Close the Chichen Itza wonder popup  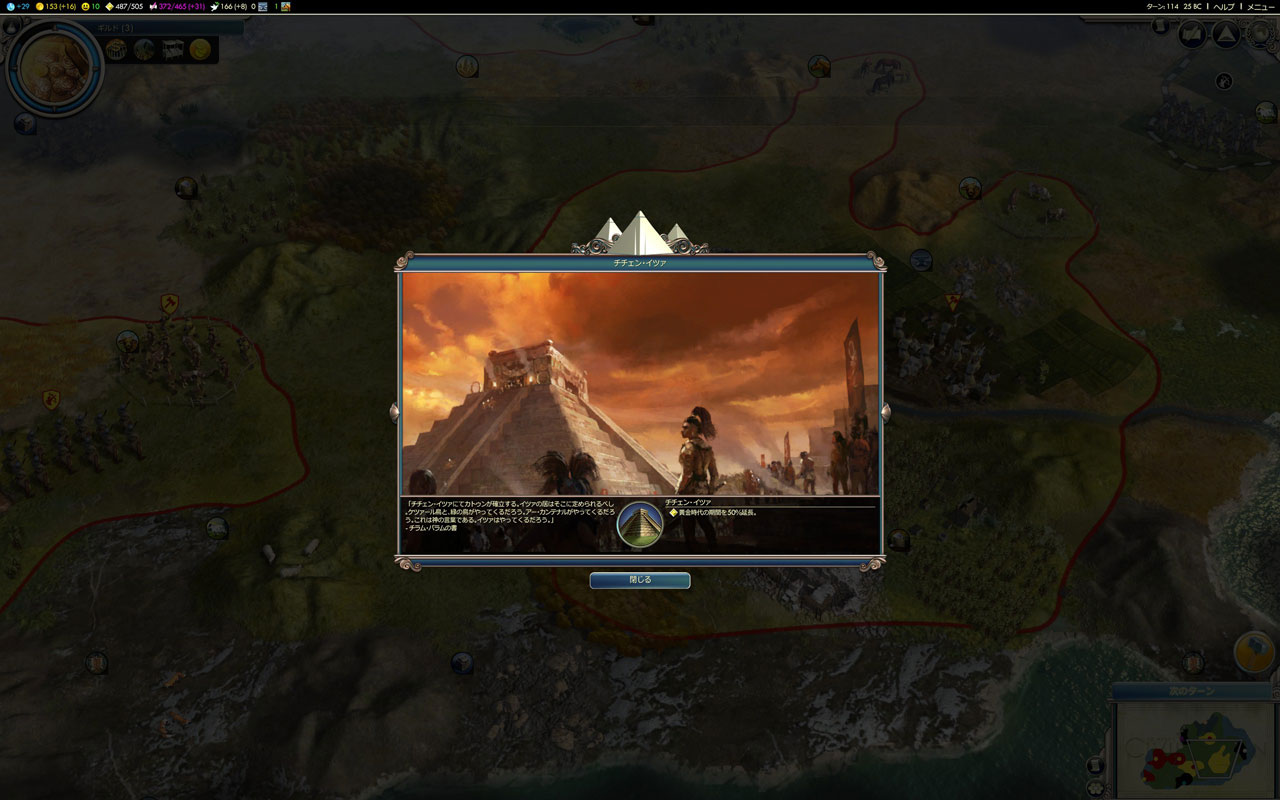(x=639, y=580)
